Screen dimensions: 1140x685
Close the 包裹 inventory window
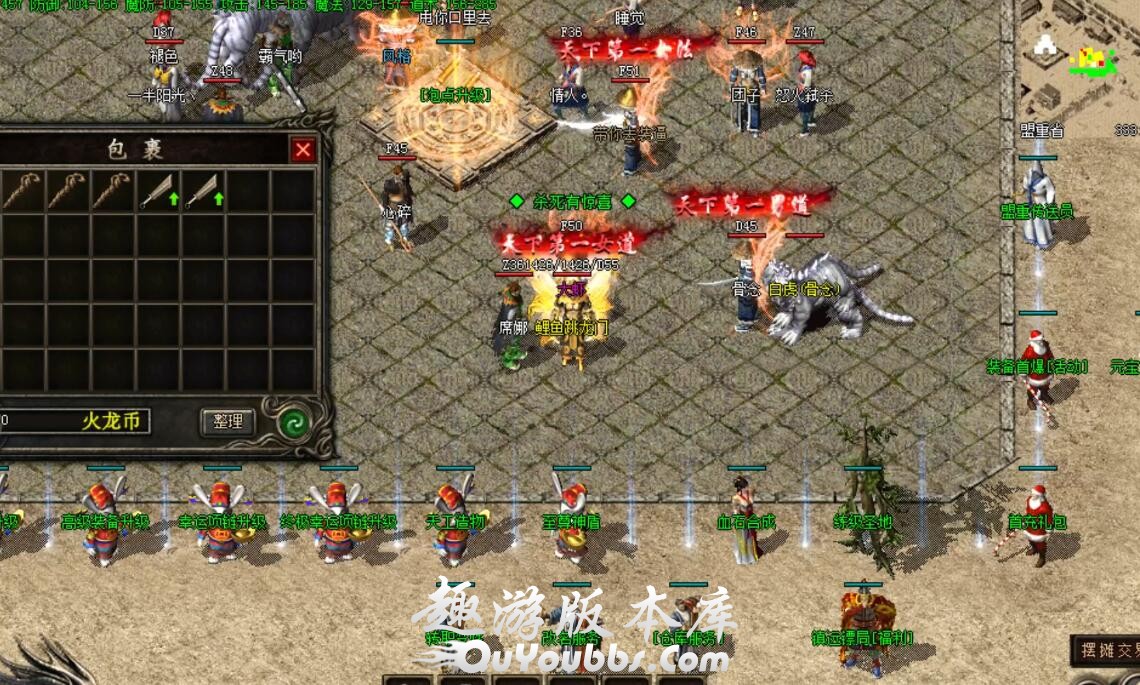[x=303, y=151]
